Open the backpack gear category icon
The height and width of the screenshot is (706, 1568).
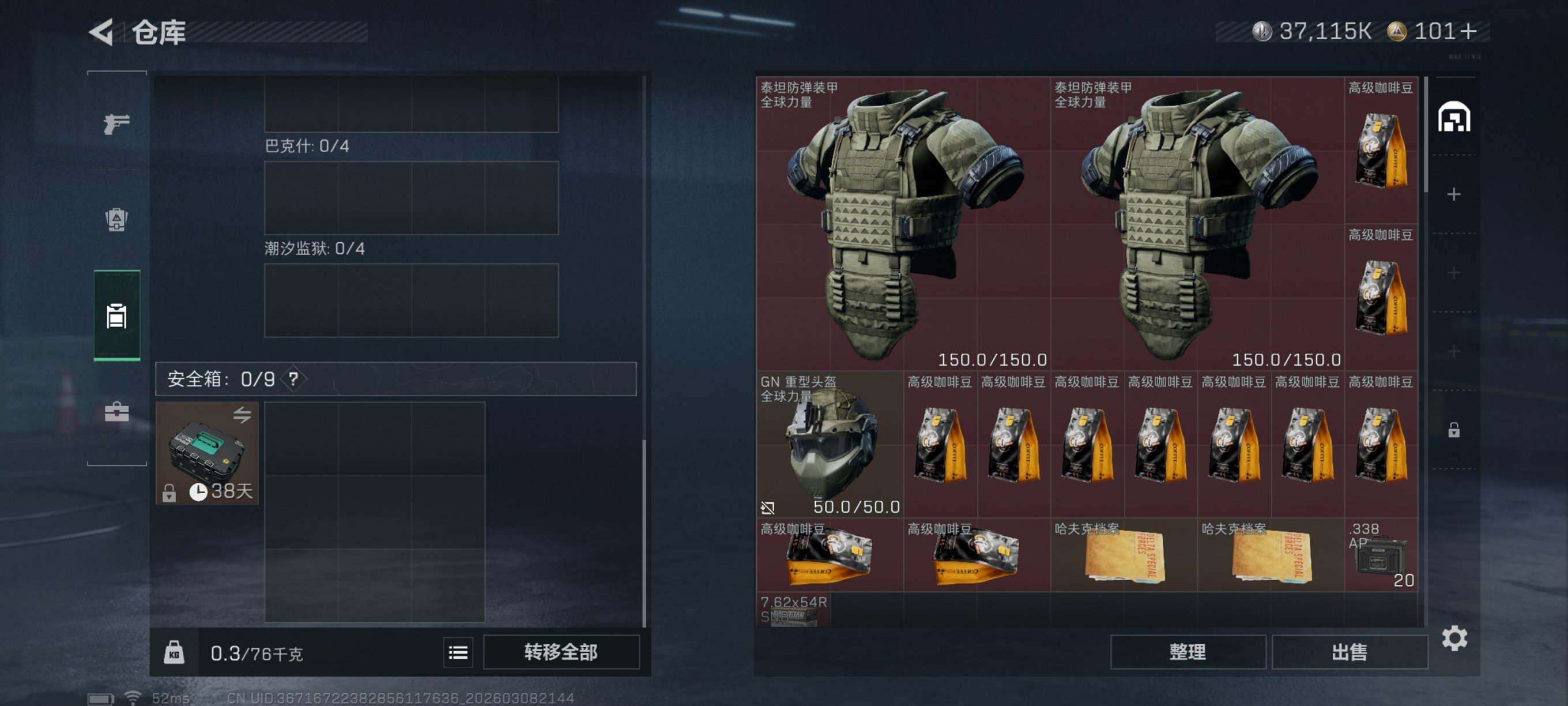click(x=116, y=221)
